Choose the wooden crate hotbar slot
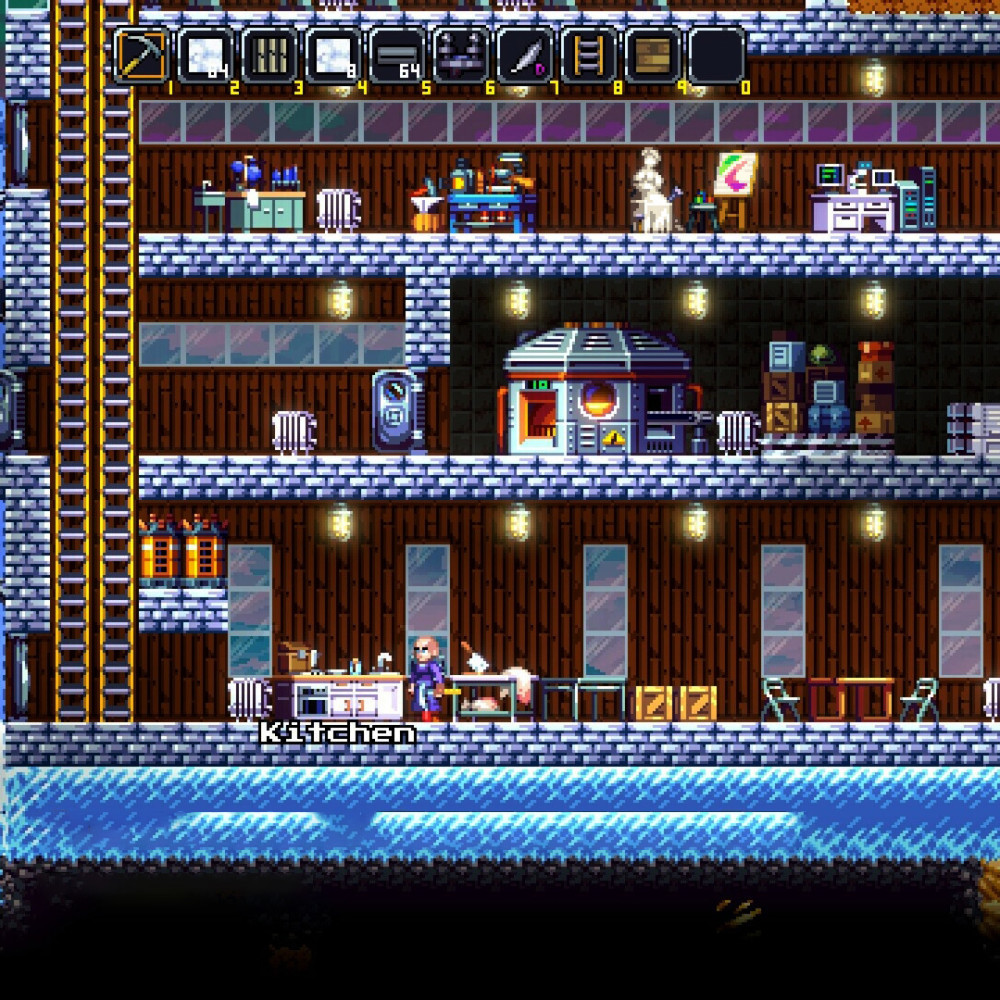The height and width of the screenshot is (1000, 1000). pyautogui.click(x=653, y=55)
